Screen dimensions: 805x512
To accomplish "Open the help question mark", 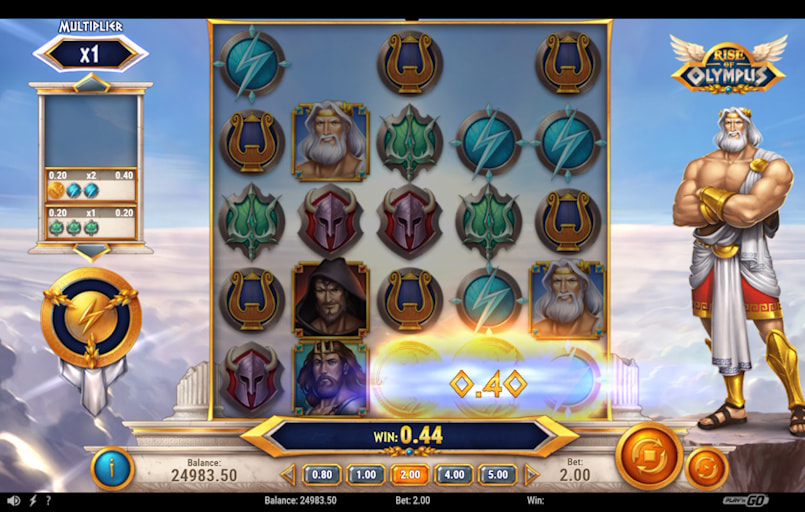I will coord(48,500).
